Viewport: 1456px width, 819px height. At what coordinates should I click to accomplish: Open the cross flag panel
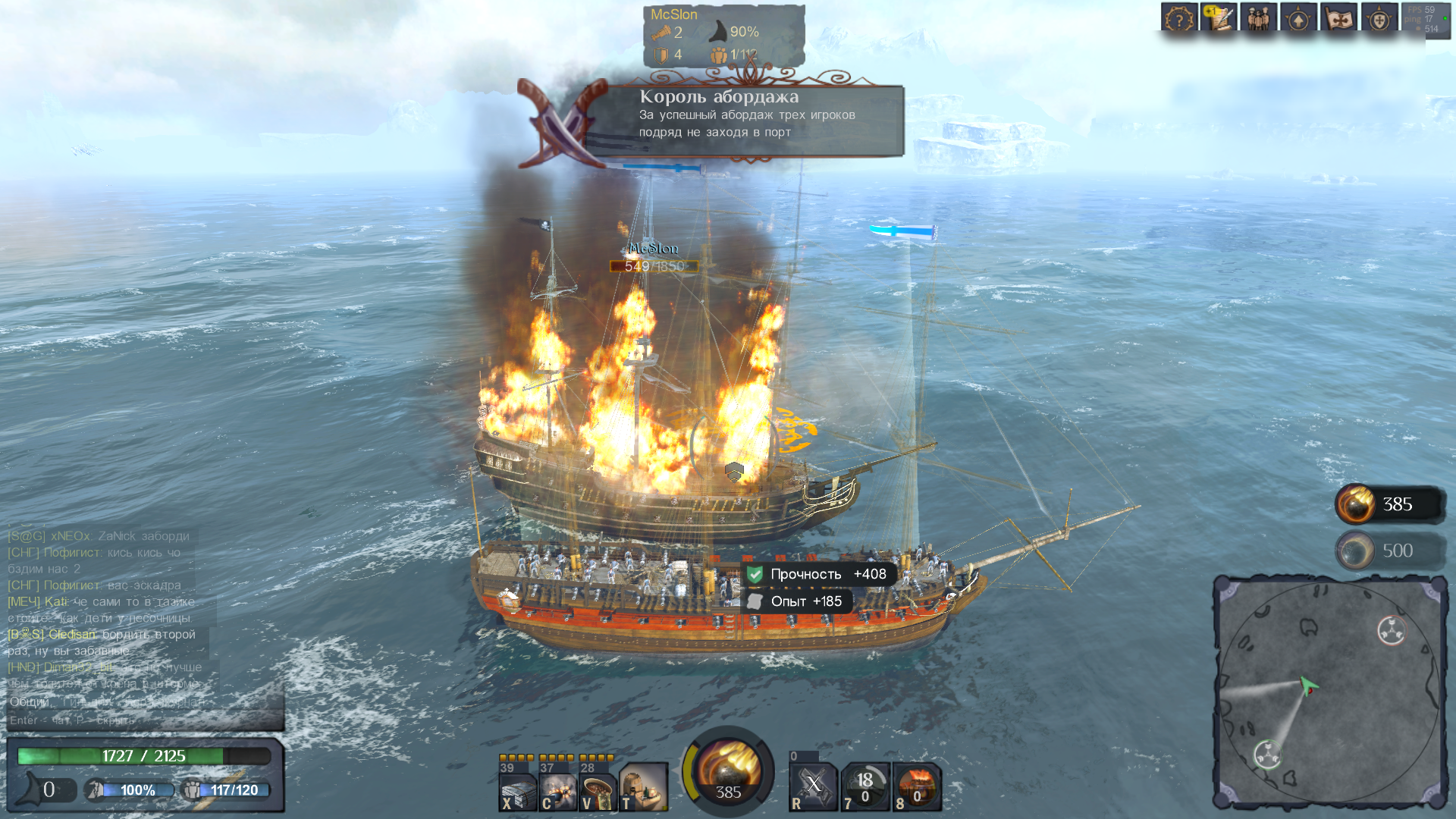tap(1338, 18)
